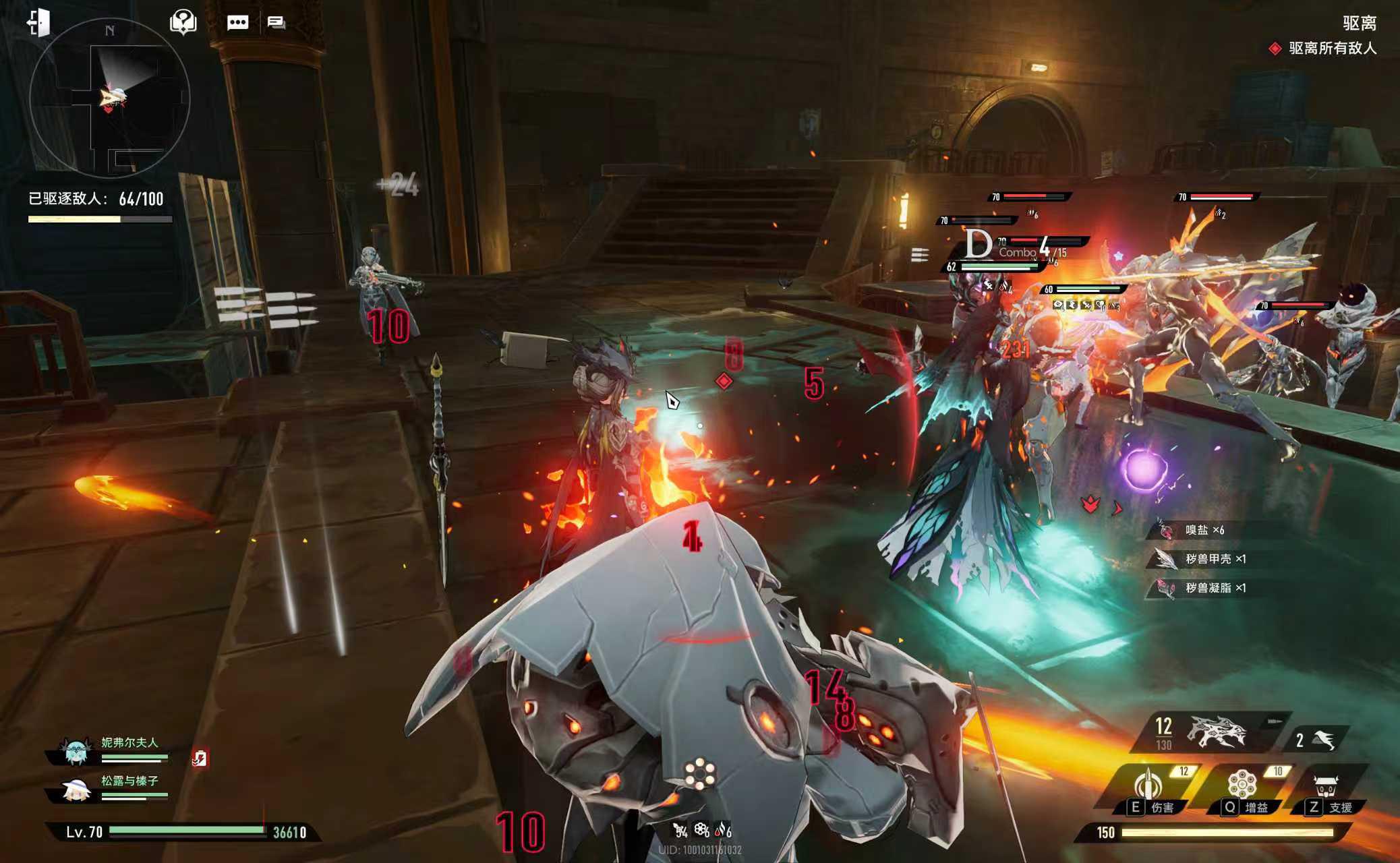
Task: Open the chat bubble icon
Action: (x=237, y=23)
